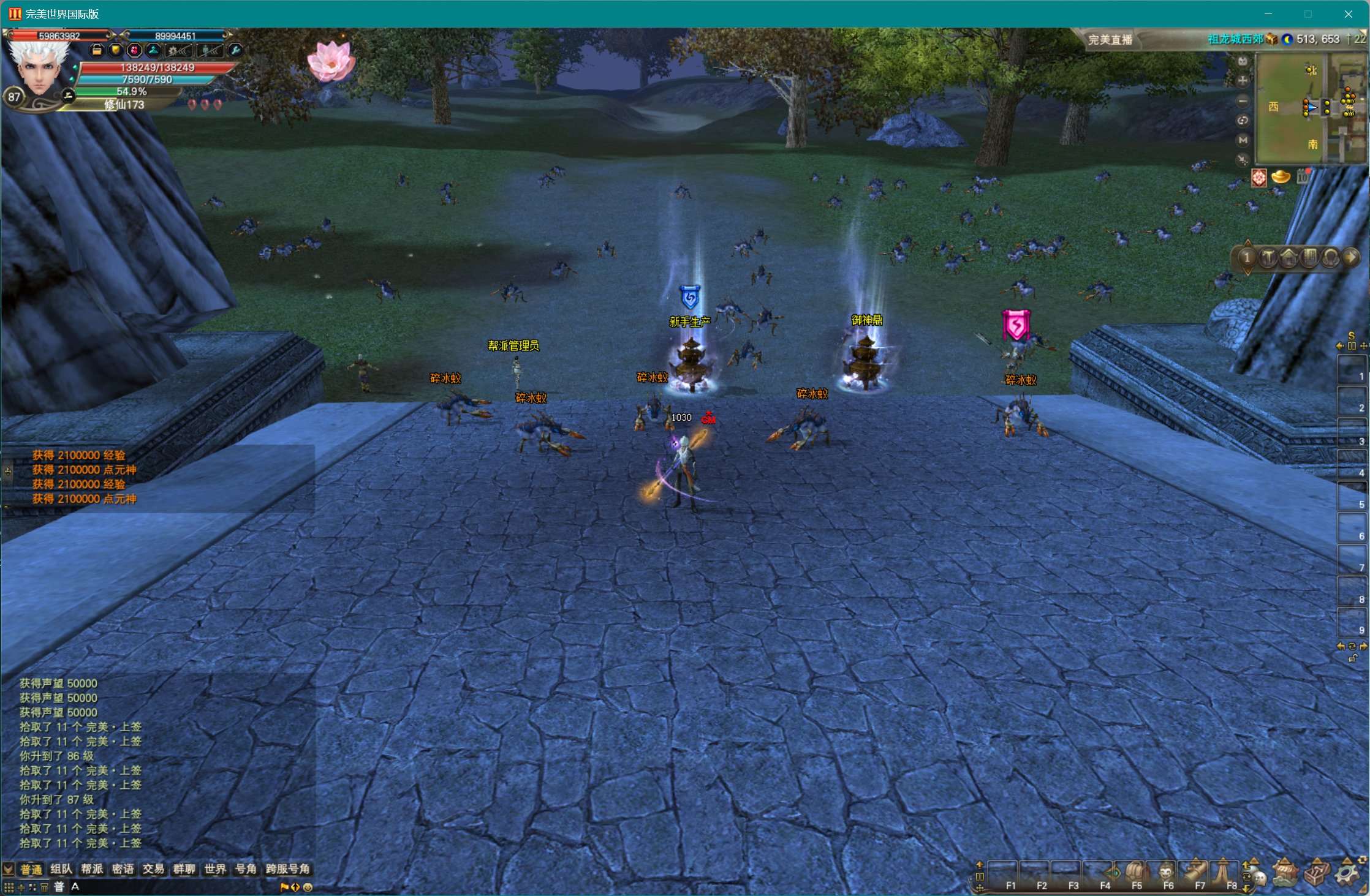1370x896 pixels.
Task: Click the 完美直播 live stream button
Action: tap(1110, 40)
